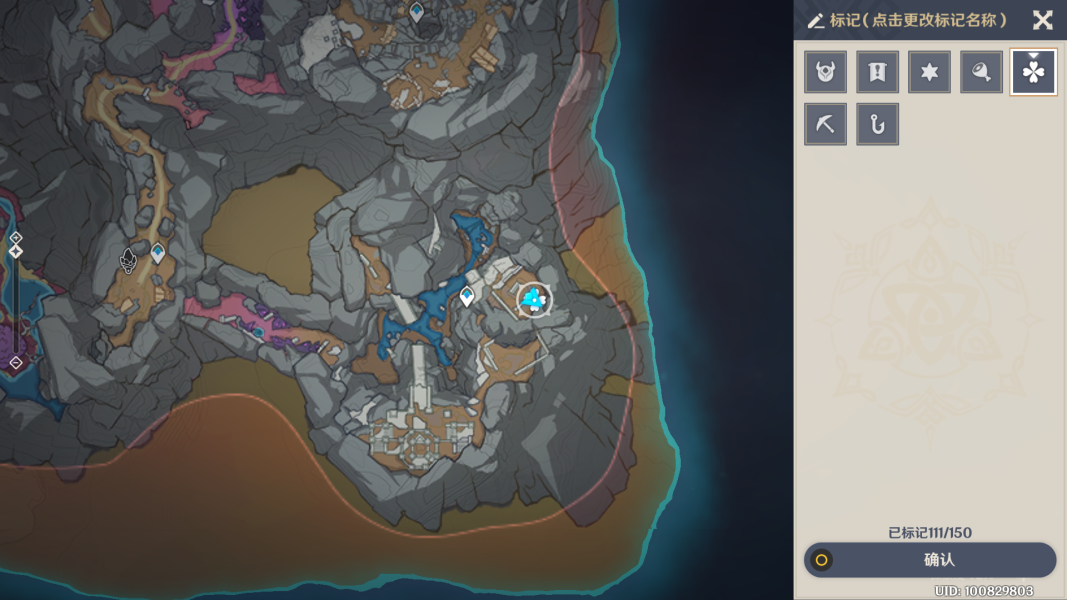Choose the meat drumstick marker icon
Screen dimensions: 1067x600
(x=981, y=72)
